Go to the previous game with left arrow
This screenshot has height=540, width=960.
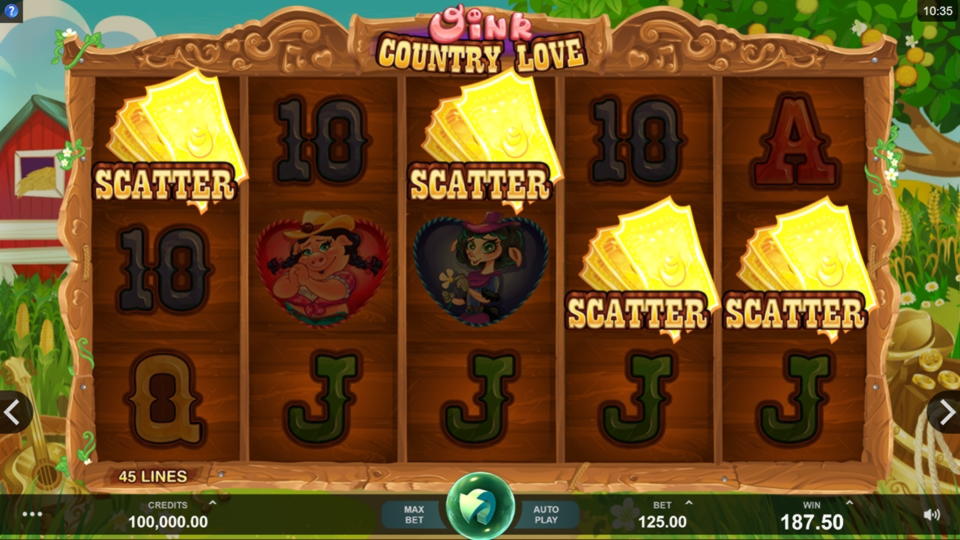pyautogui.click(x=14, y=411)
